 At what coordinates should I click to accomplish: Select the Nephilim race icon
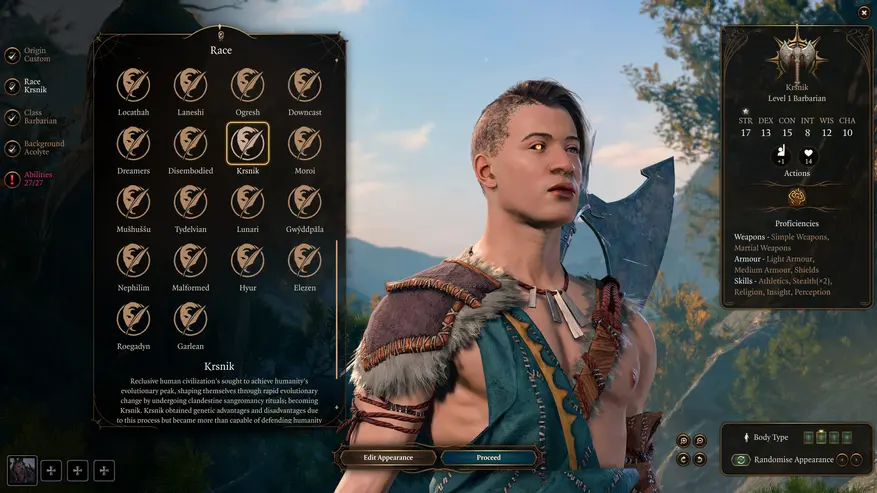(x=133, y=260)
